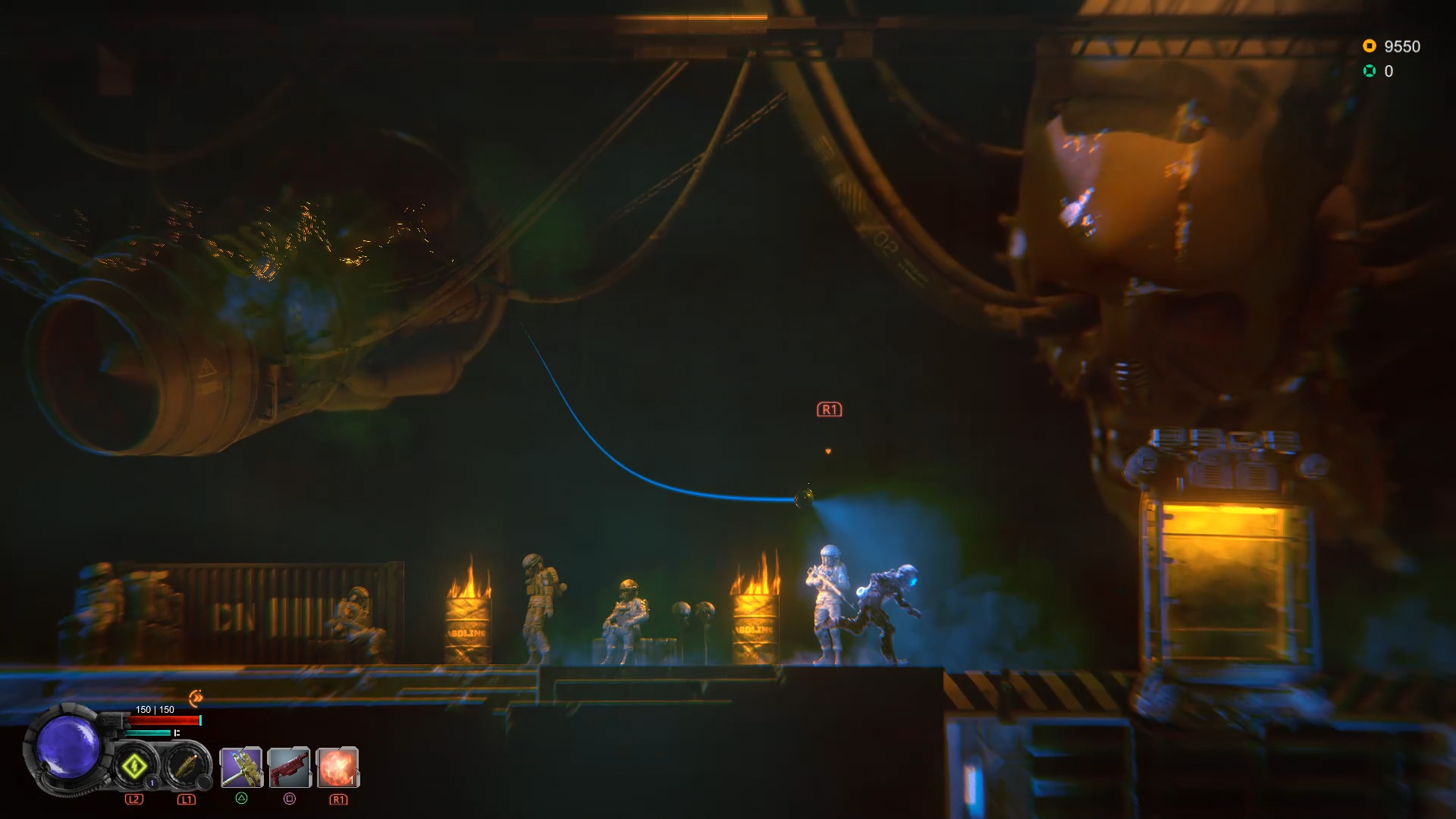Select the rifle weapon in the L1 slot
1456x819 pixels.
187,766
